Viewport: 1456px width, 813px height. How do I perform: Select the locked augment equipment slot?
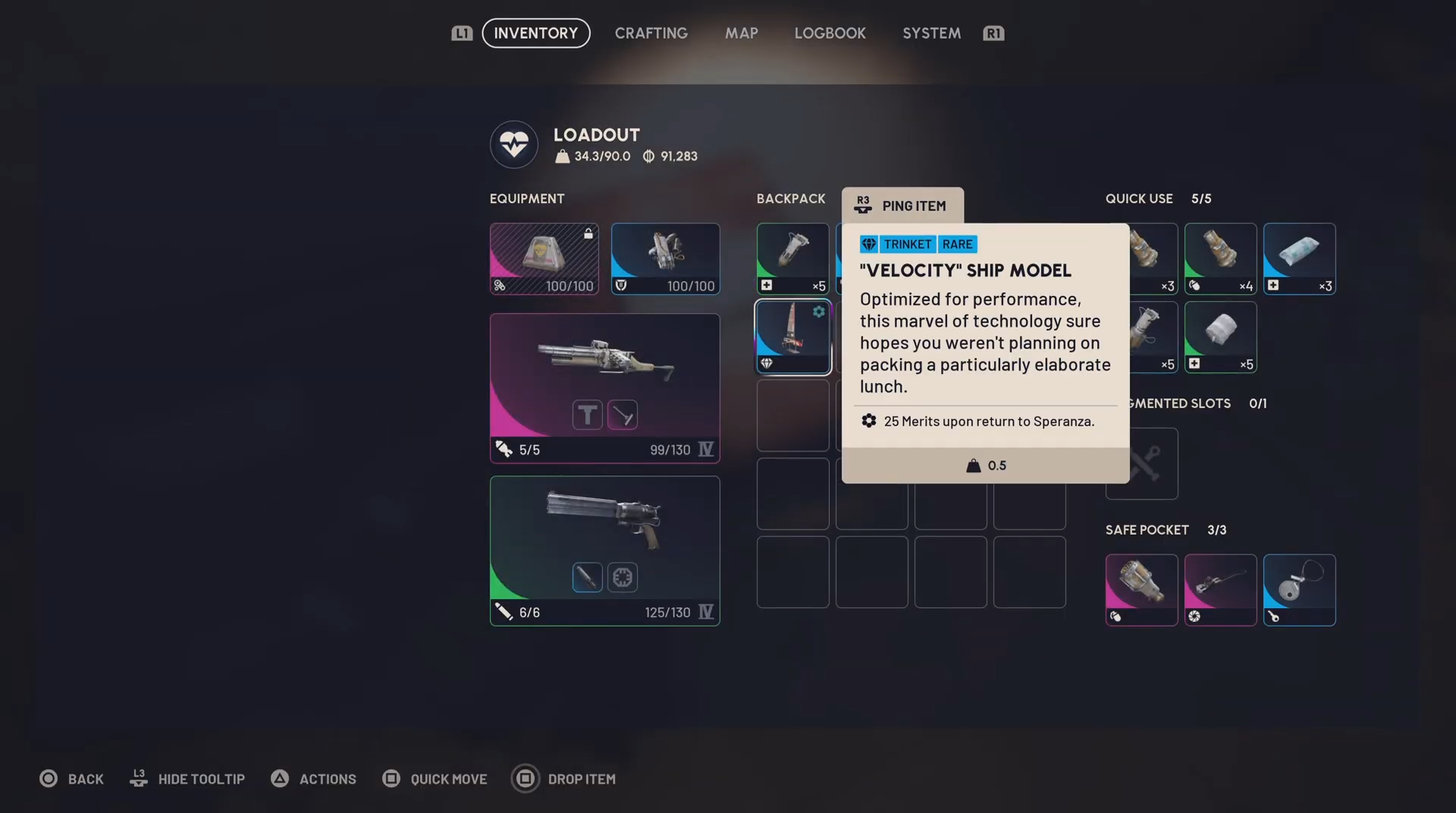[544, 259]
